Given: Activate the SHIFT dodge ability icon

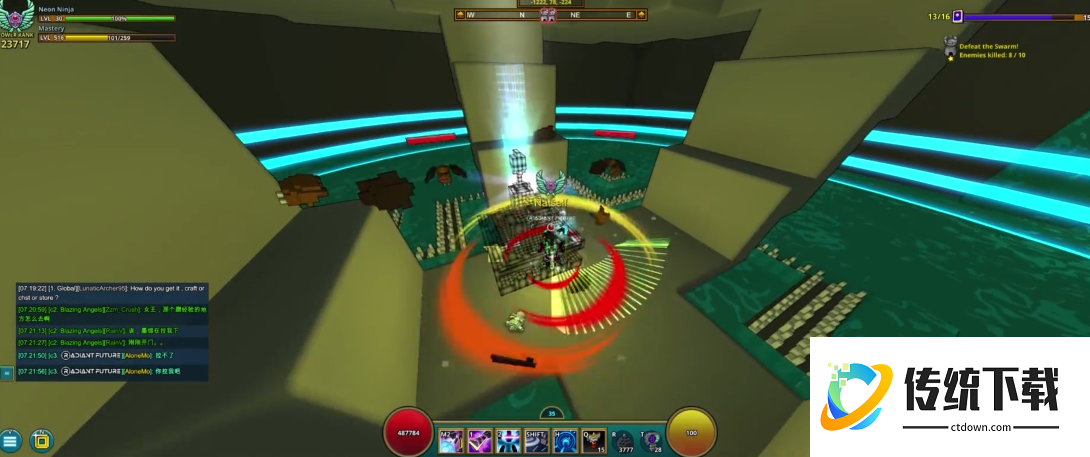Looking at the screenshot, I should tap(537, 439).
